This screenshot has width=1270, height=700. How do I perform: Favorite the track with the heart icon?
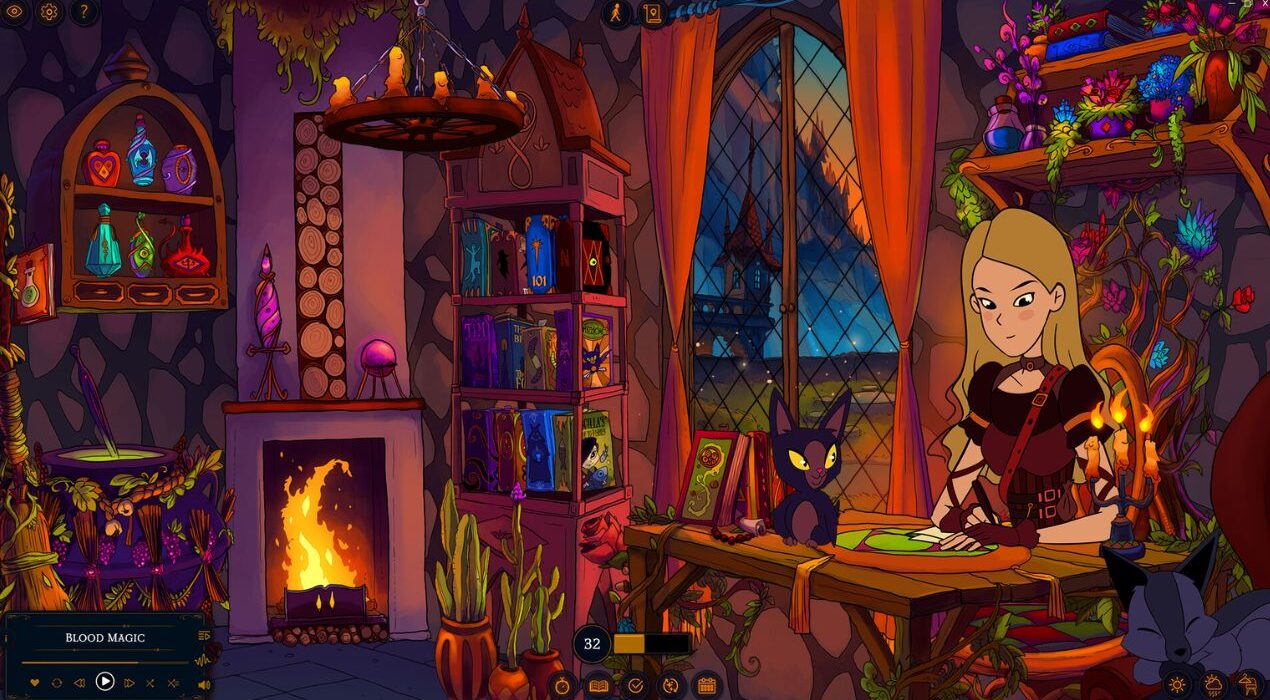click(x=35, y=682)
